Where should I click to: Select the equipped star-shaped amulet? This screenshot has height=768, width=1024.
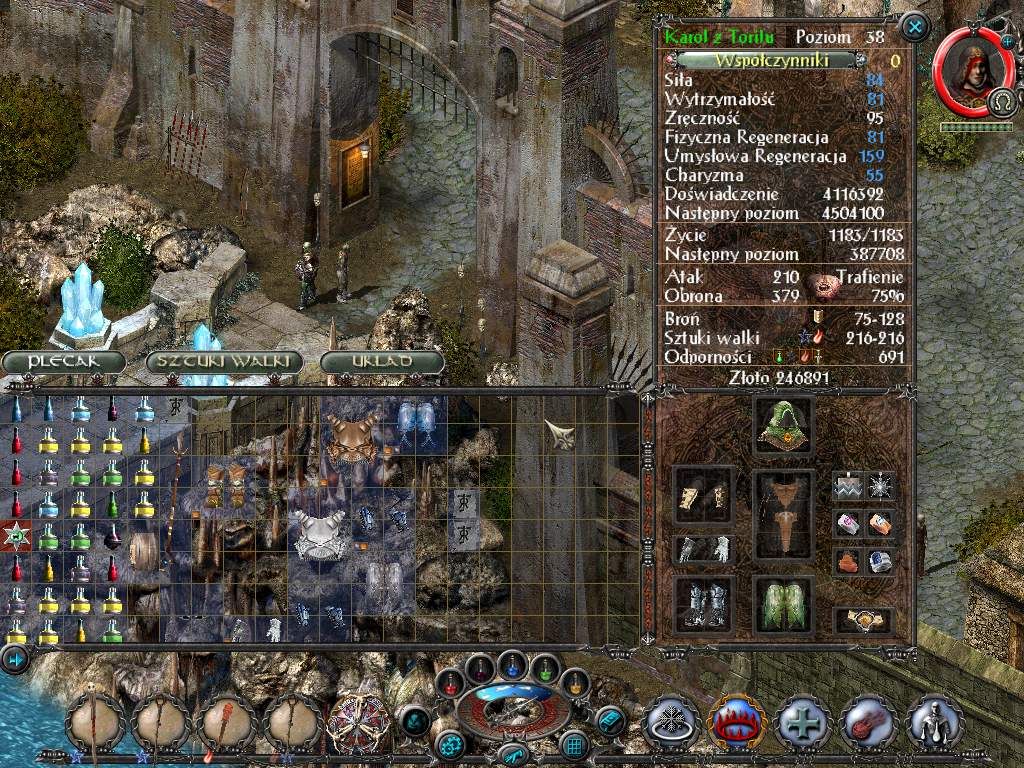pyautogui.click(x=881, y=487)
